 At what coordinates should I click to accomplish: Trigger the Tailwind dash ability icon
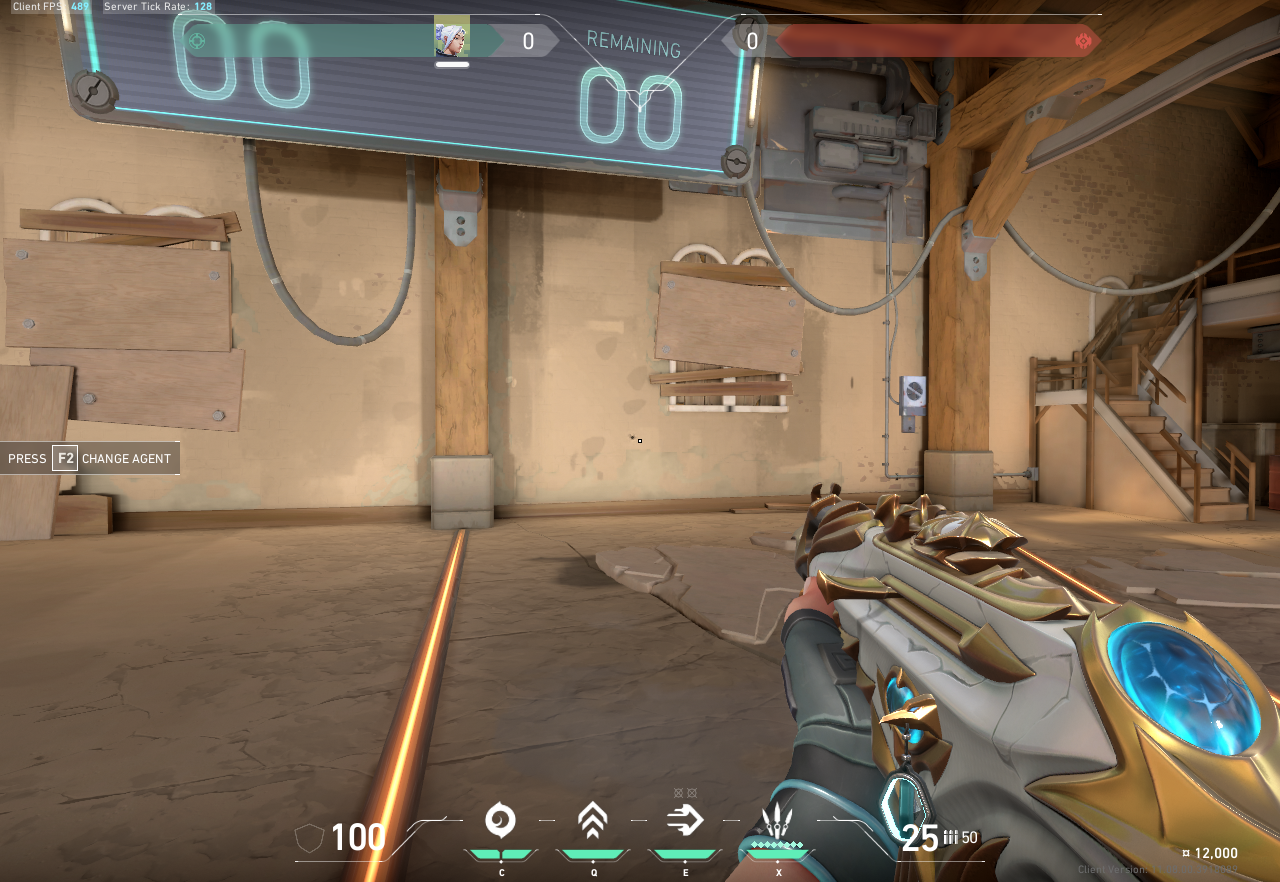point(685,821)
